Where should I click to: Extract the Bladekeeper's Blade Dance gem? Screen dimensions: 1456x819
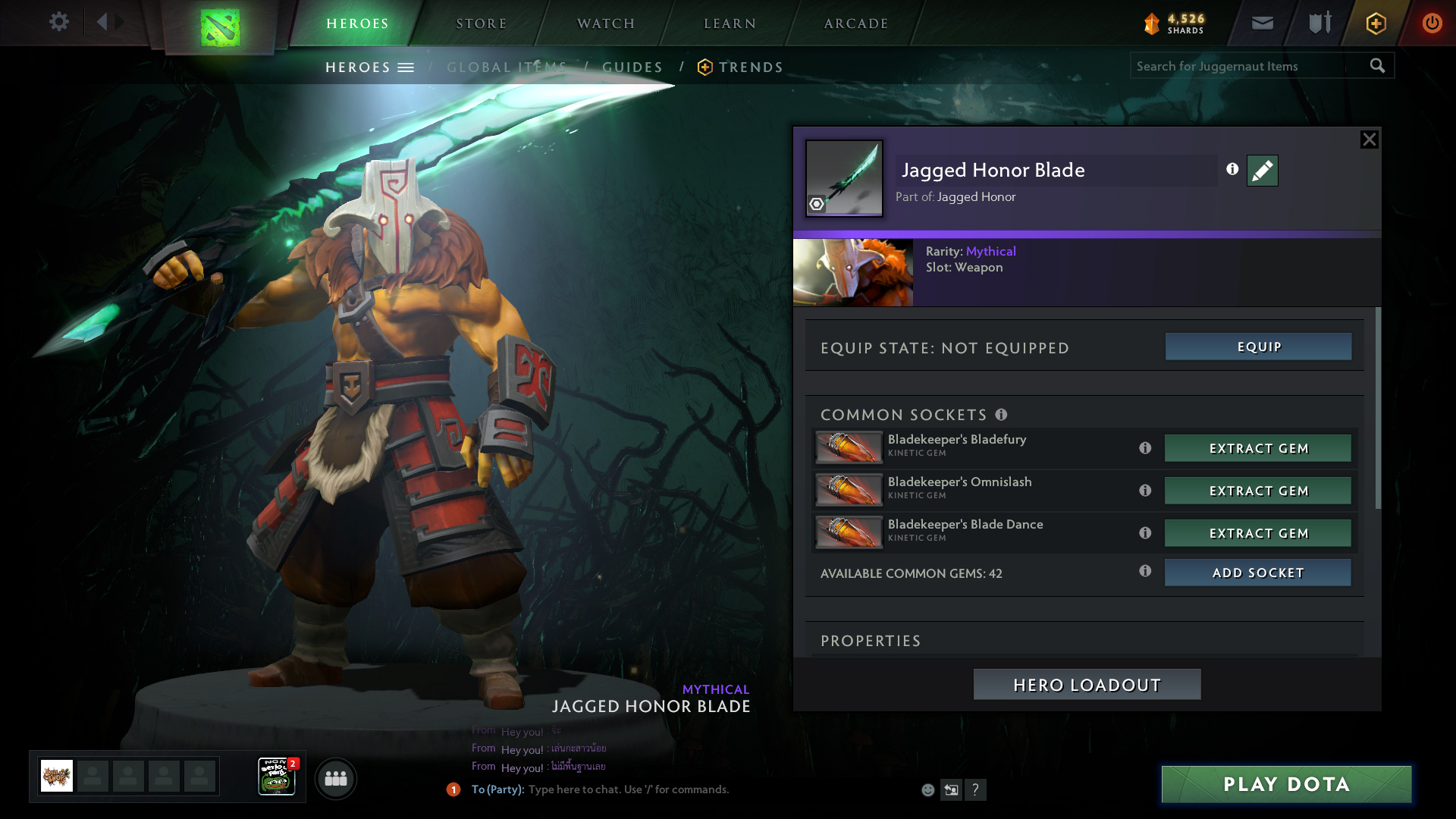click(1257, 533)
